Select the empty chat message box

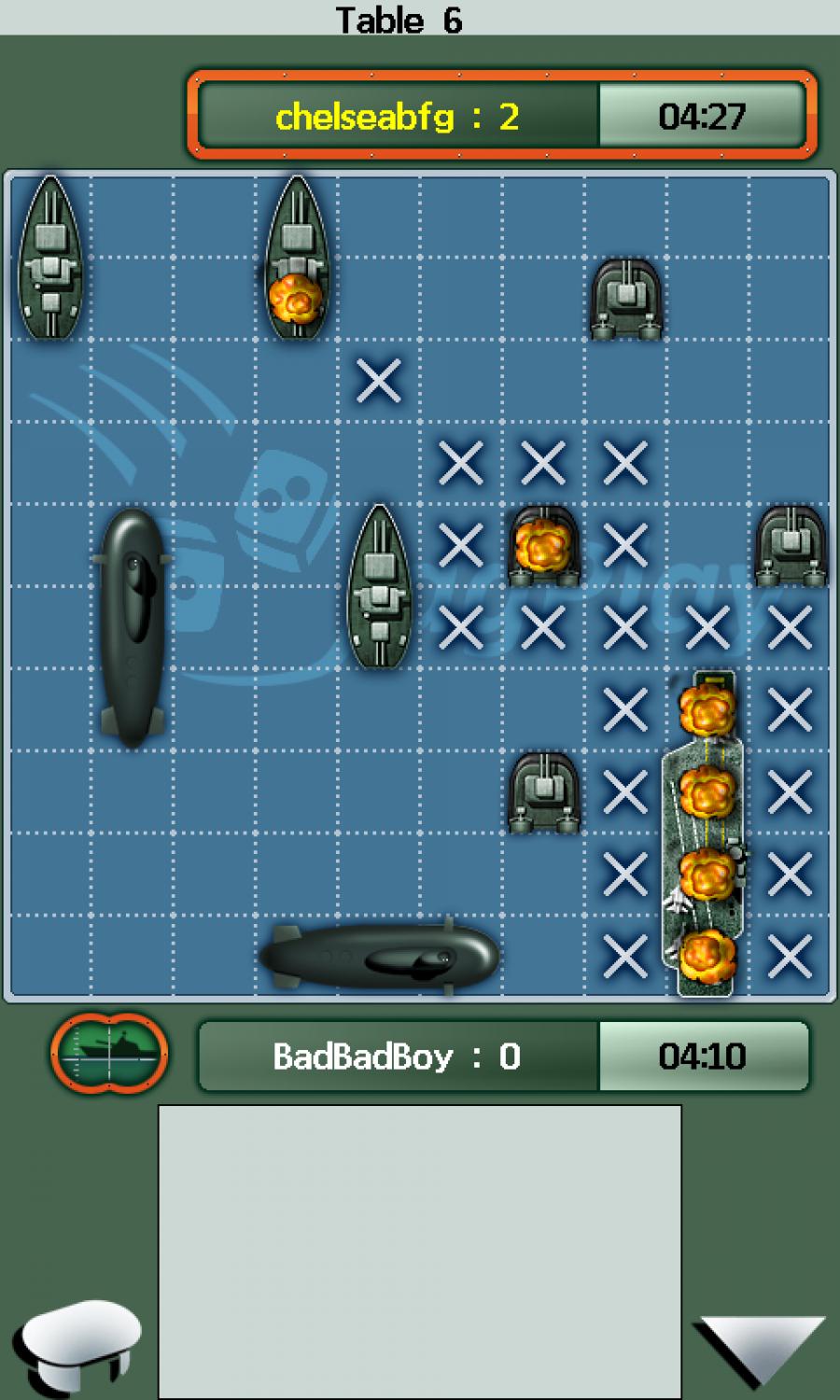(420, 1251)
